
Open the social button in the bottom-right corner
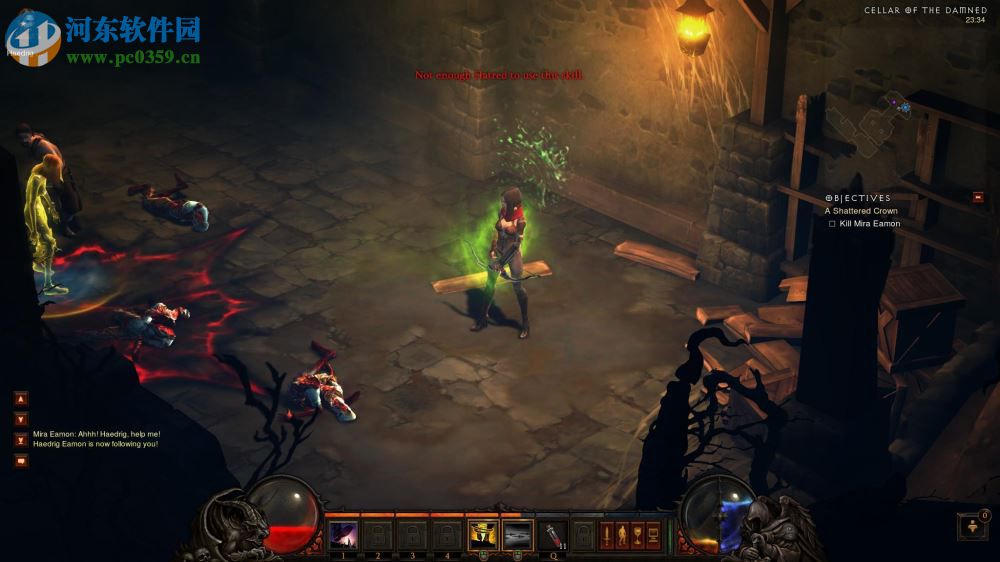(x=972, y=526)
